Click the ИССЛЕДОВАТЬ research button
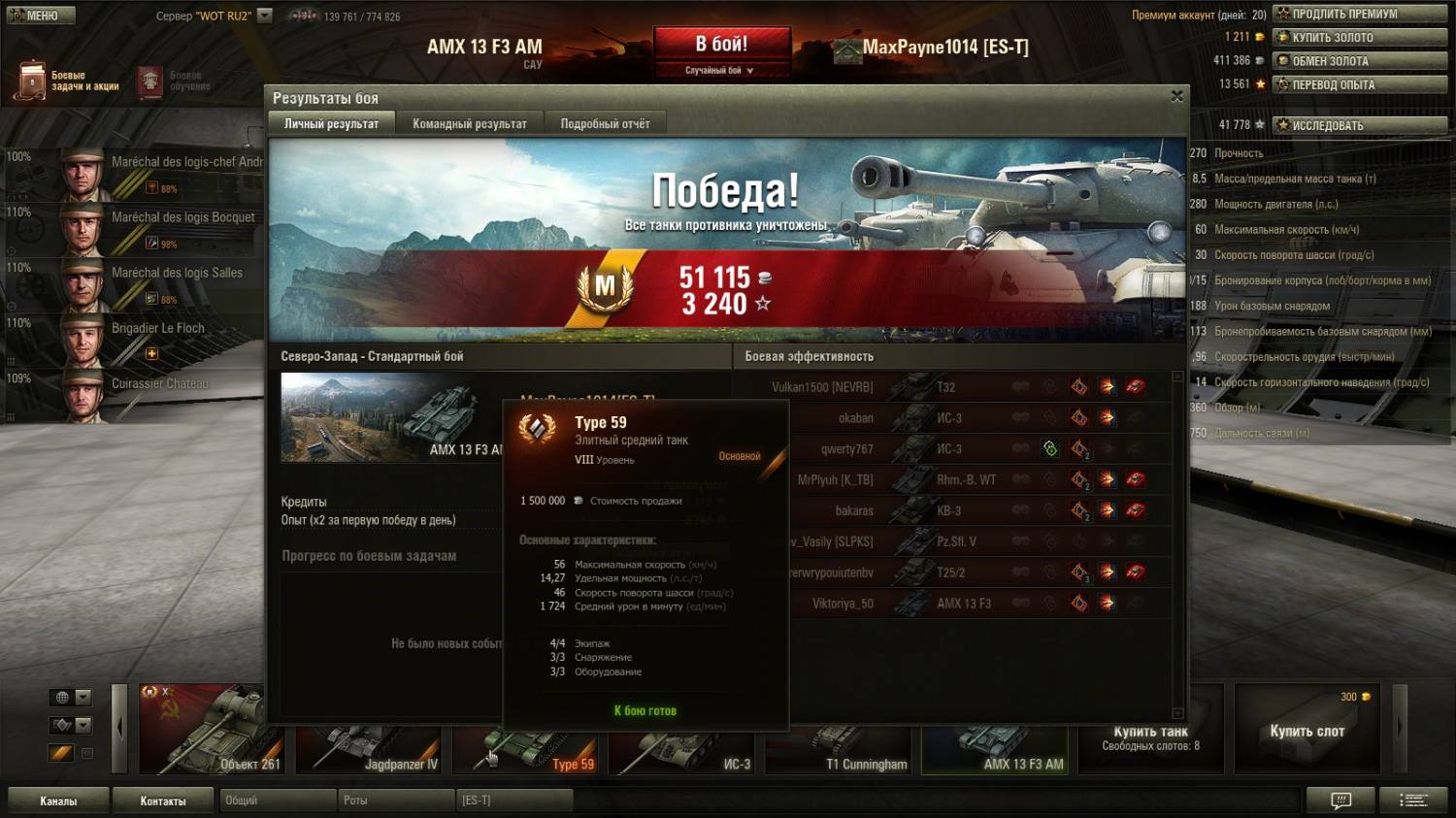Image resolution: width=1456 pixels, height=818 pixels. coord(1359,125)
